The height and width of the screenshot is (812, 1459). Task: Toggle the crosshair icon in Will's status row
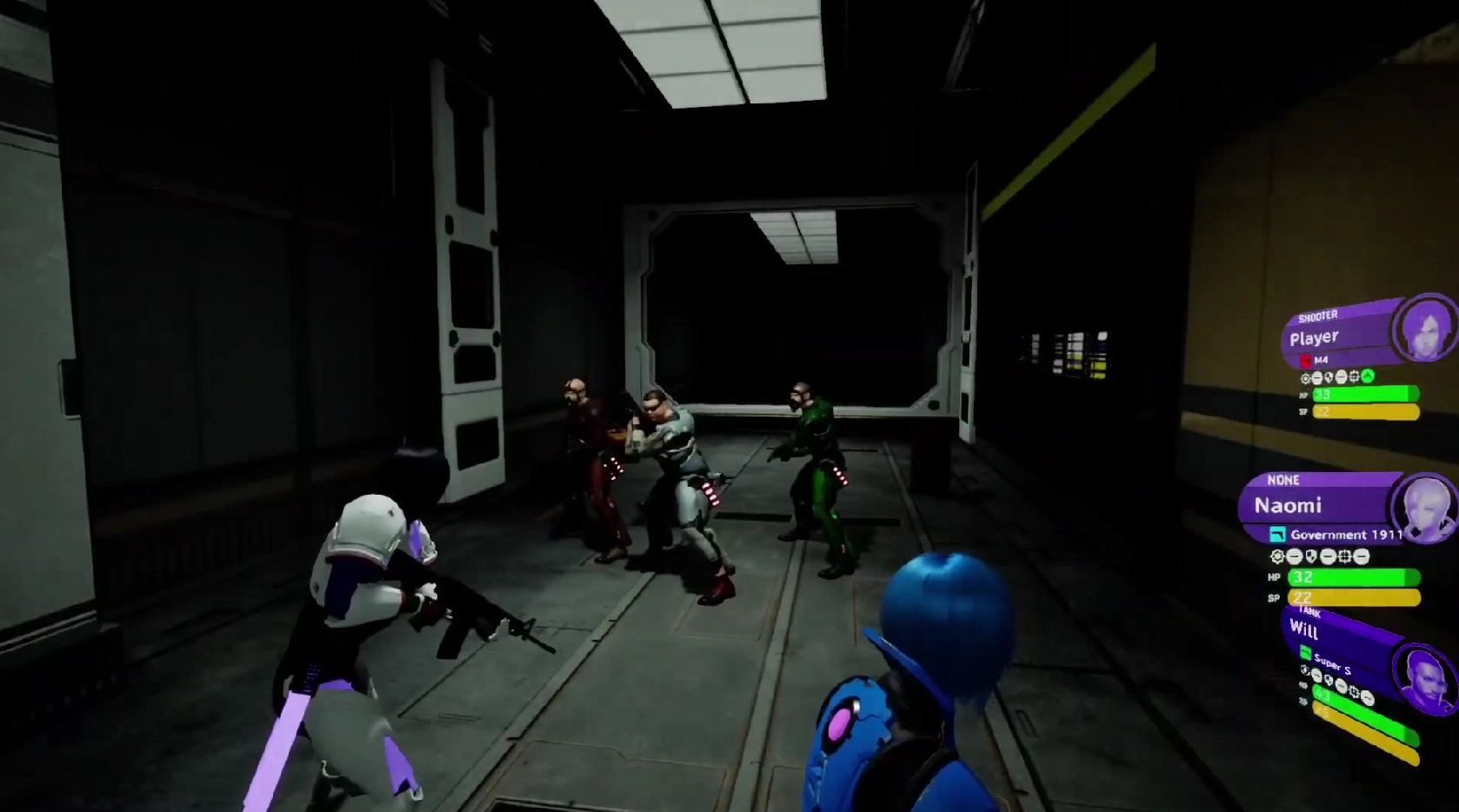pos(1354,693)
